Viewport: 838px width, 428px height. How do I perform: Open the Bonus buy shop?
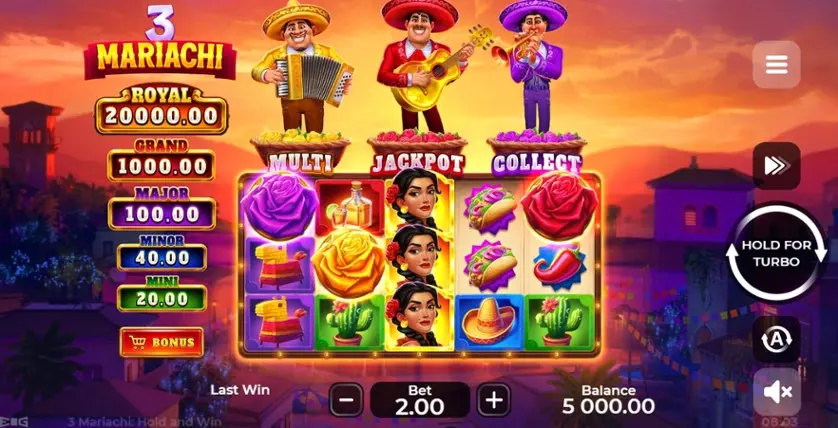[161, 342]
